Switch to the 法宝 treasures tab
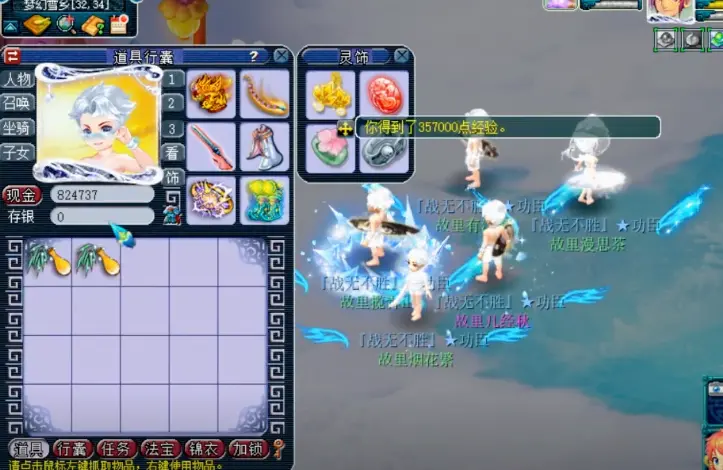The height and width of the screenshot is (470, 723). (160, 449)
